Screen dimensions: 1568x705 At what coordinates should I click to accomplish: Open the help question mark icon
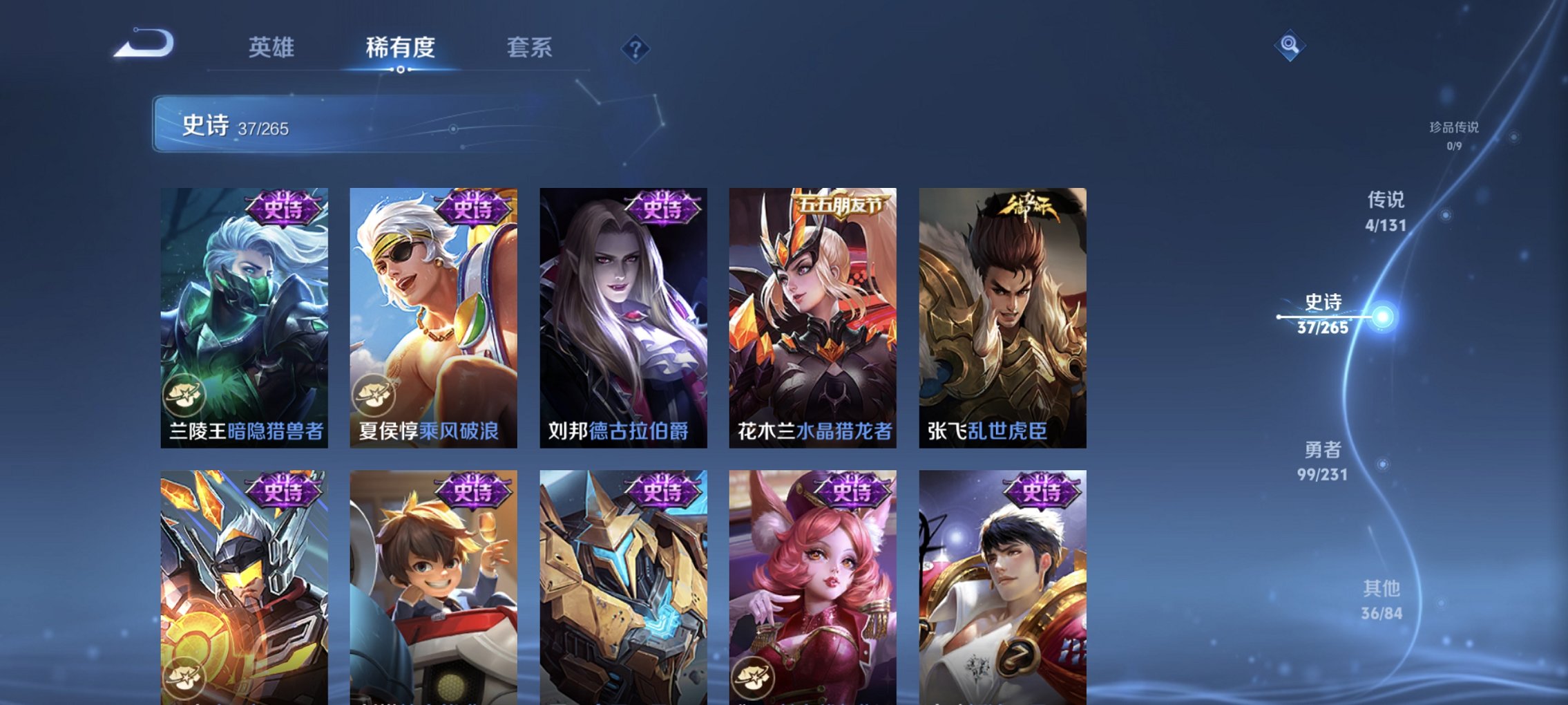636,49
